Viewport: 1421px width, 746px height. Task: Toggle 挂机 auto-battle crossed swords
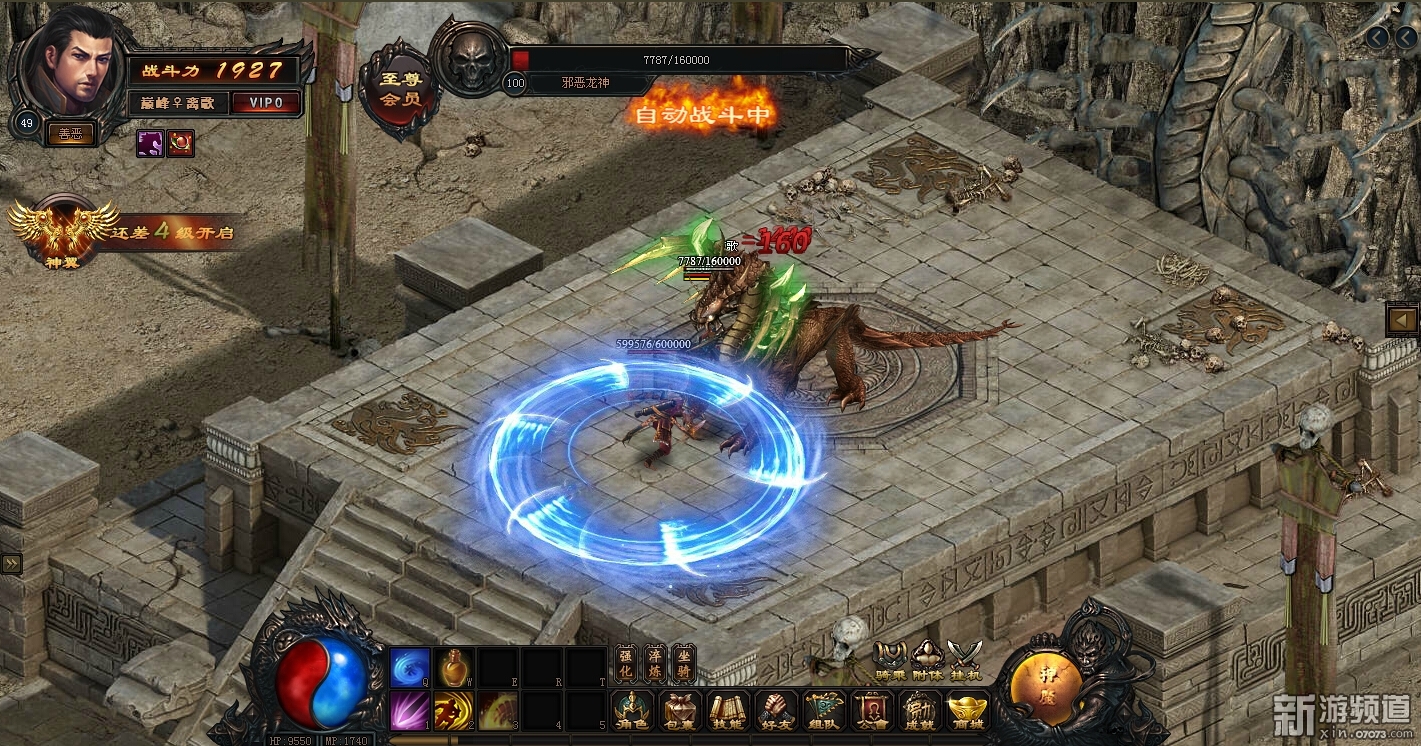click(965, 661)
